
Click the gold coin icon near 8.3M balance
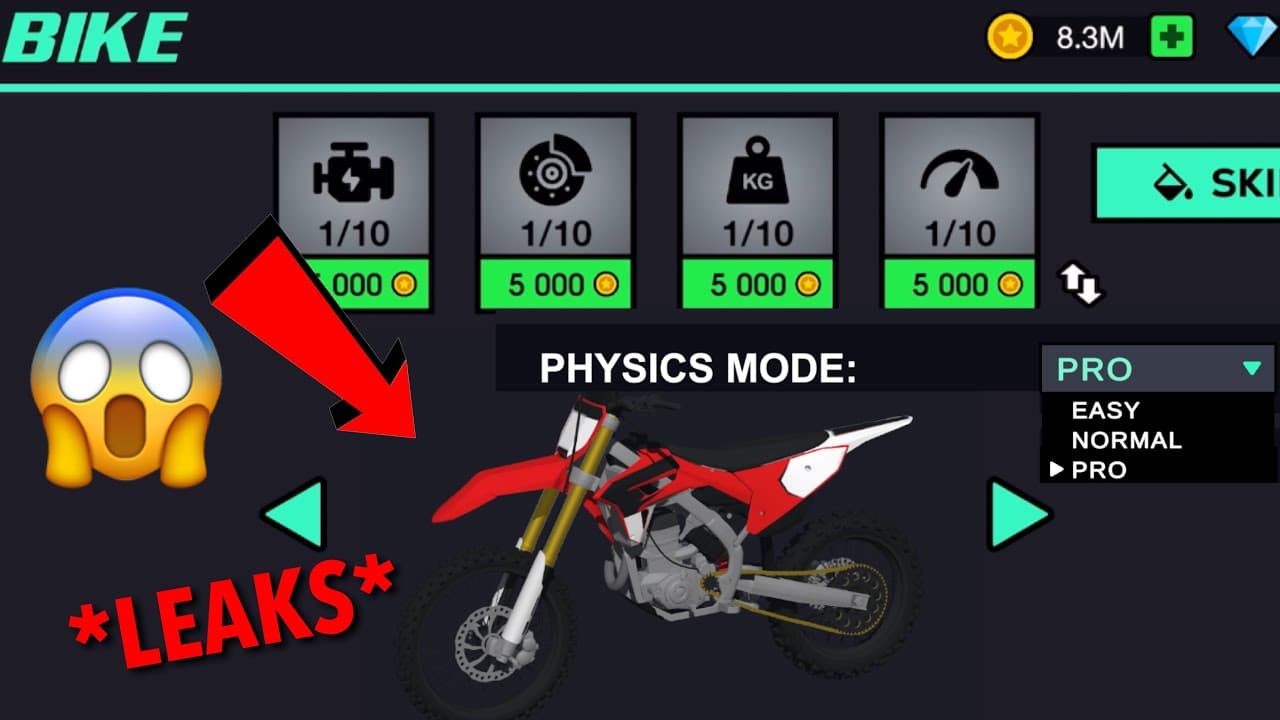click(x=1009, y=37)
